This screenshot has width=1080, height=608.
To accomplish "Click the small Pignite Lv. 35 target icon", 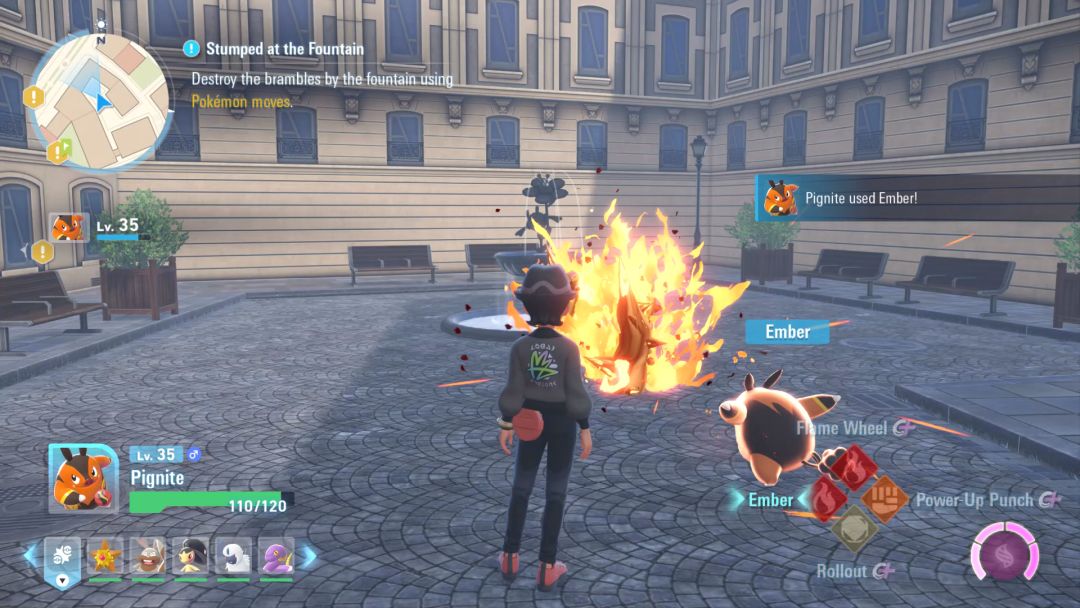I will click(x=69, y=227).
